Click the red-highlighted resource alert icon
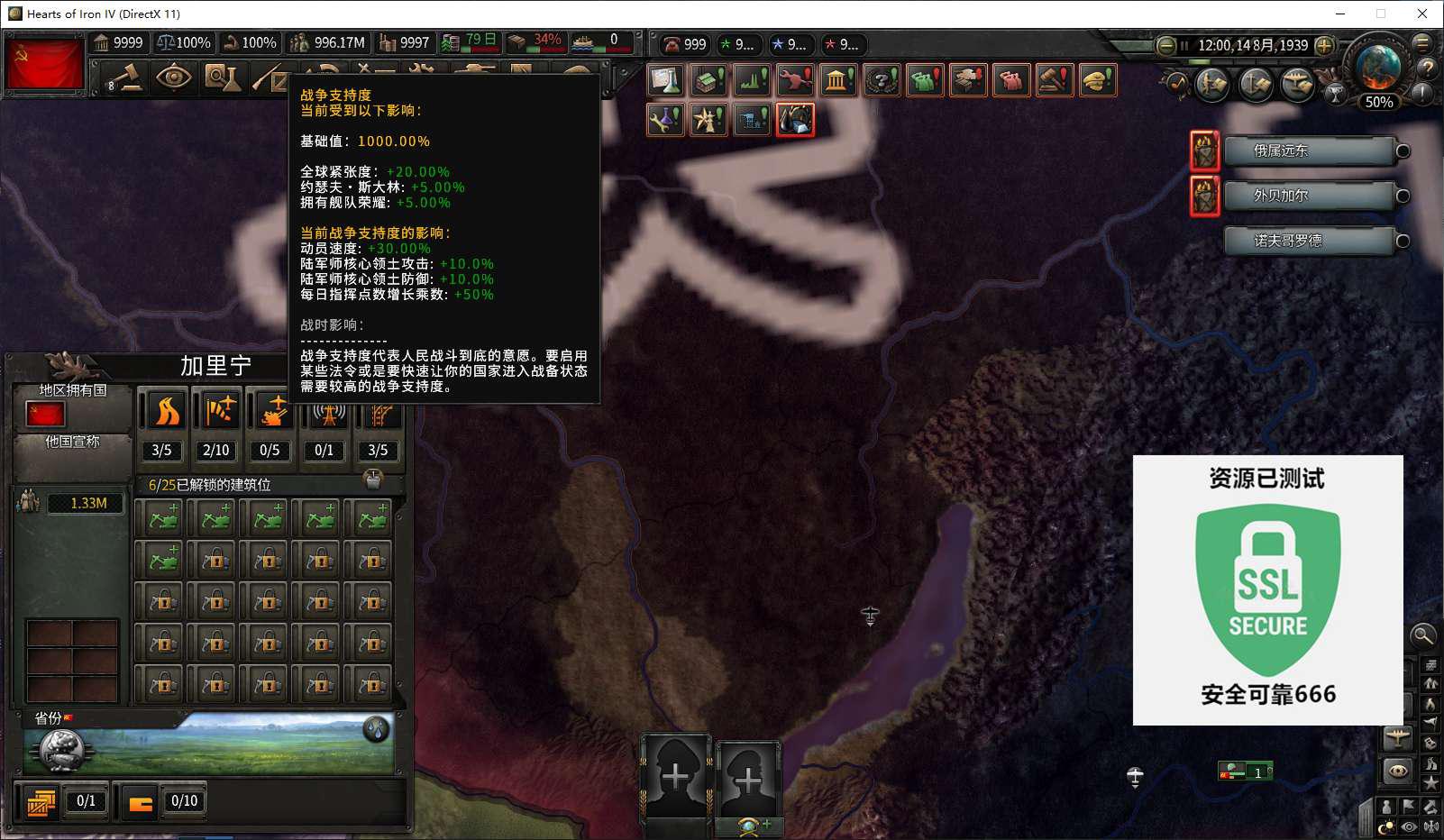This screenshot has height=840, width=1444. click(x=795, y=120)
